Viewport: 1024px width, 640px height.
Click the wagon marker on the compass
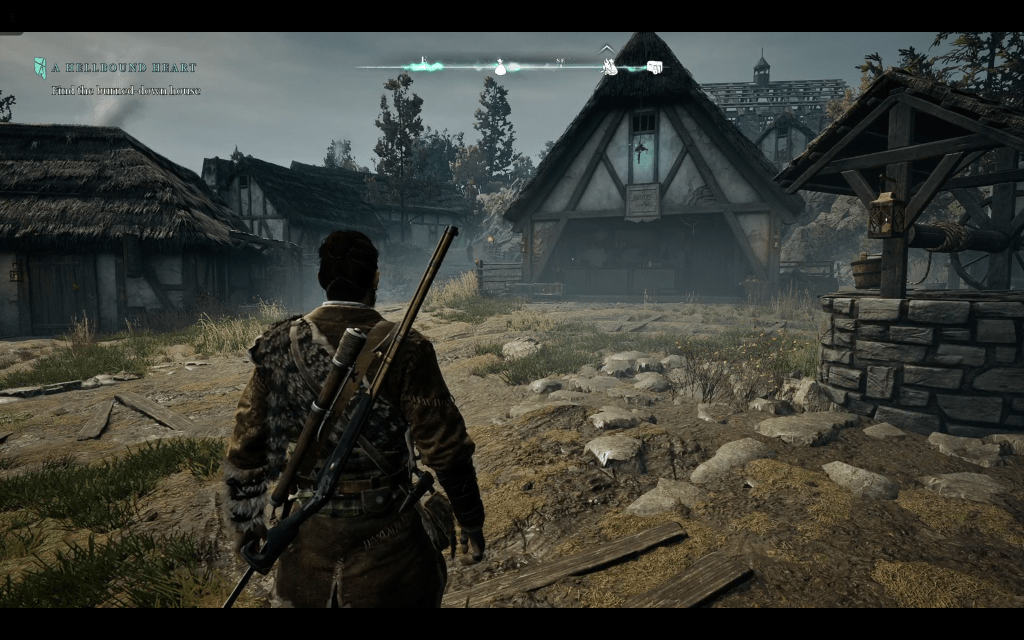(x=654, y=67)
